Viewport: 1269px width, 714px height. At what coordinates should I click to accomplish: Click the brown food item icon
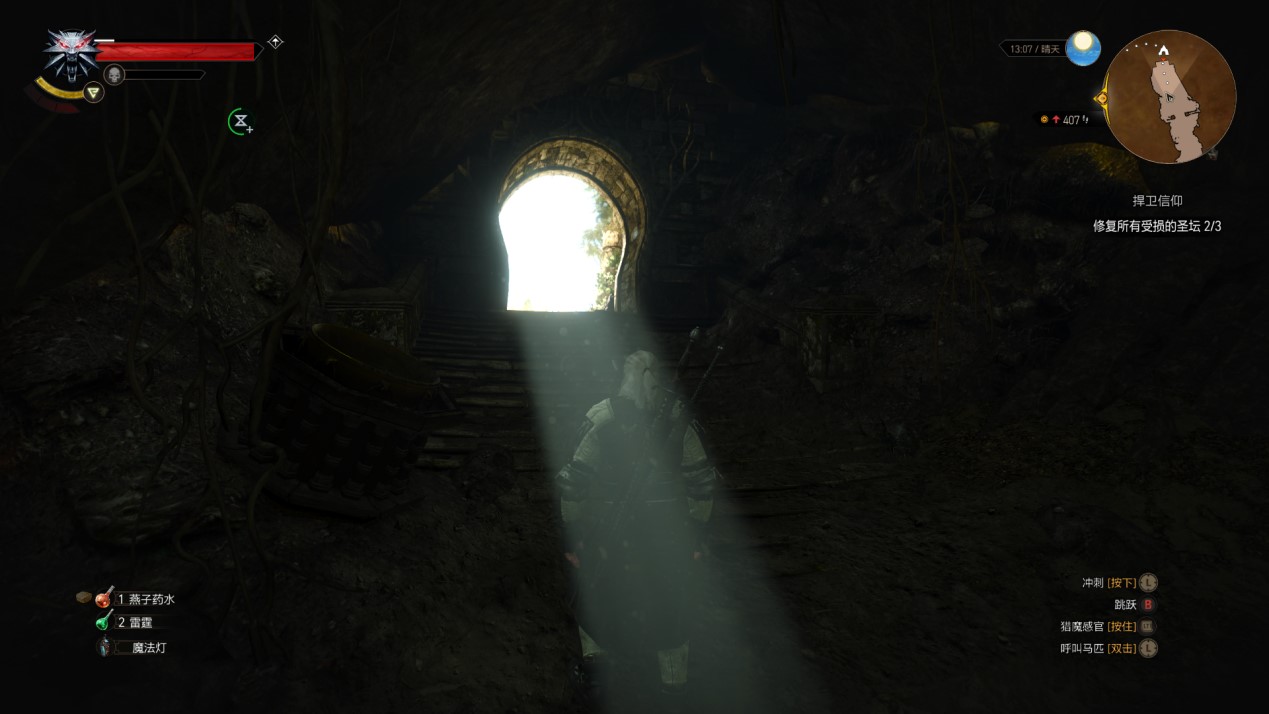coord(84,598)
